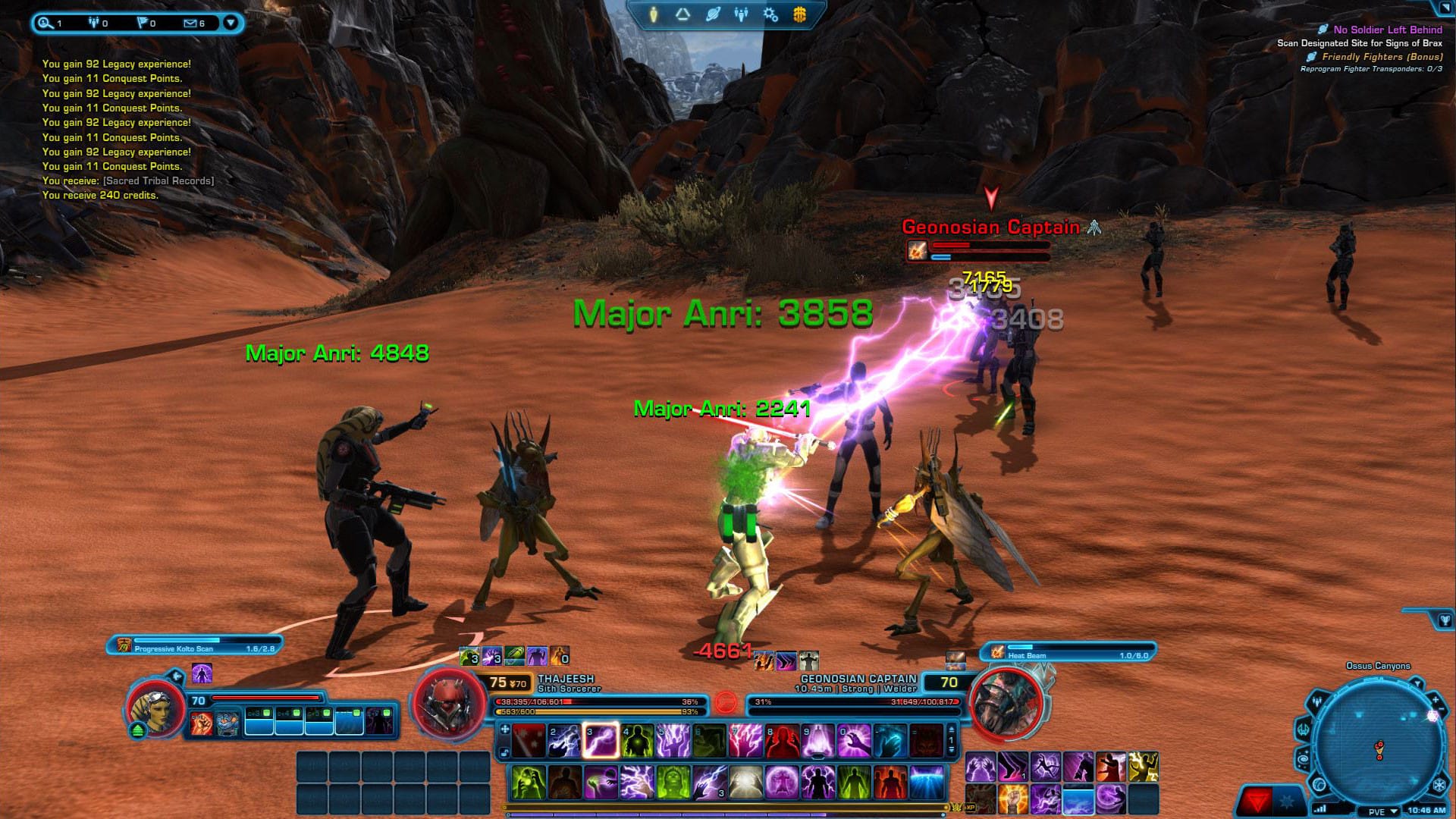The width and height of the screenshot is (1456, 819).
Task: Activate the purple grasping hand ability in slot 0
Action: (854, 740)
